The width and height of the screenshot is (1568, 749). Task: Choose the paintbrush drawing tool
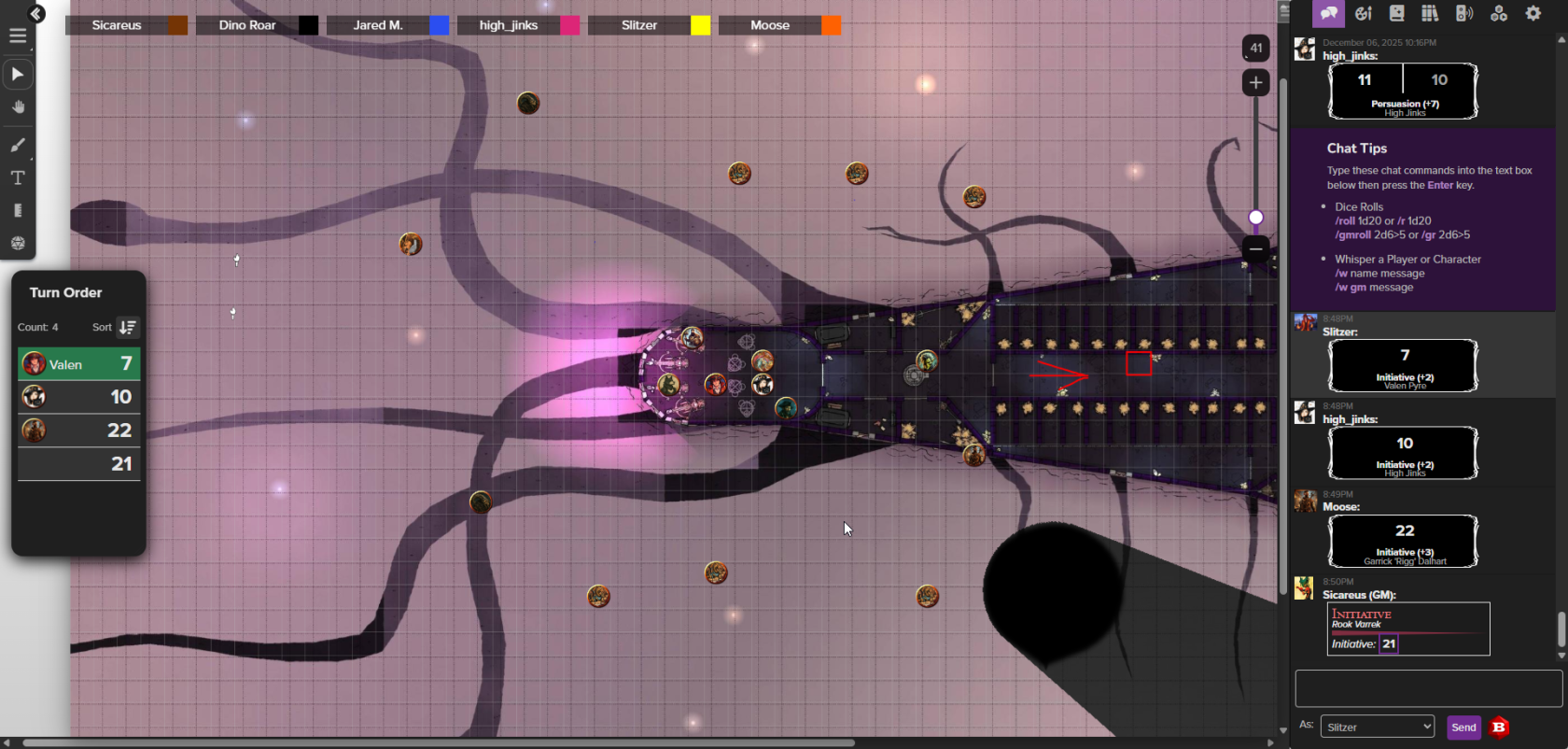[x=18, y=145]
